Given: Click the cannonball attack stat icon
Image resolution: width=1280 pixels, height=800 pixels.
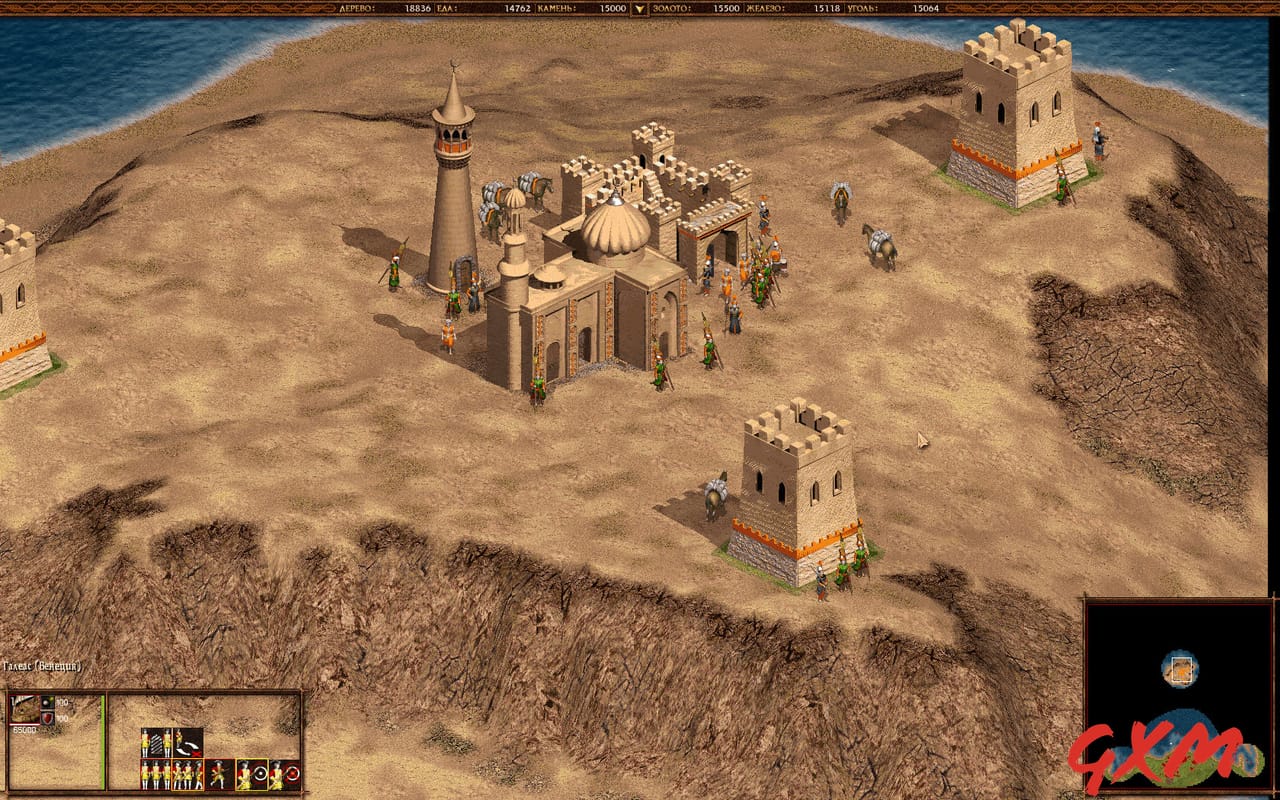Looking at the screenshot, I should (47, 702).
